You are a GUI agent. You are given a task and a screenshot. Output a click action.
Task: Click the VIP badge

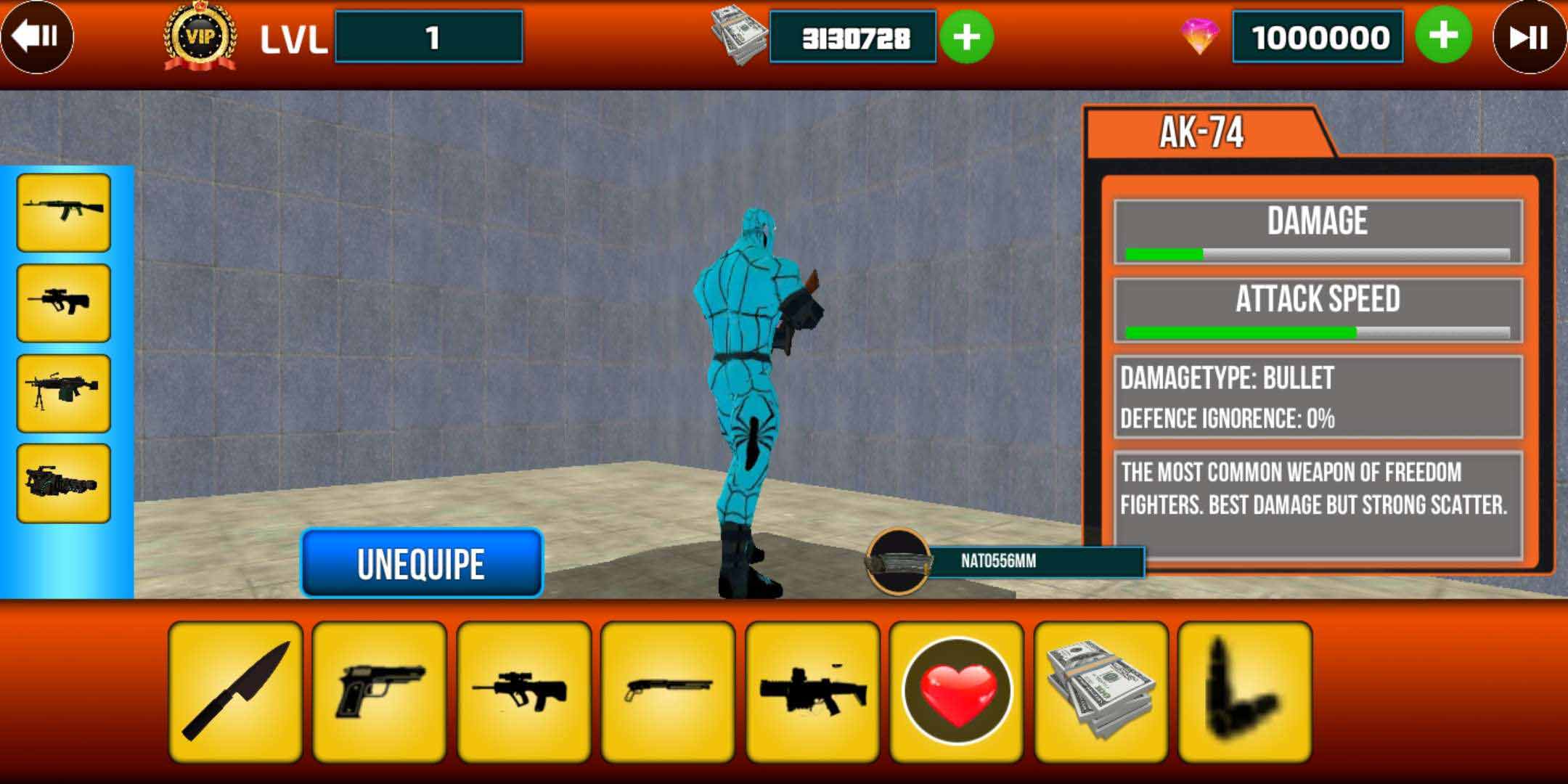click(x=197, y=36)
